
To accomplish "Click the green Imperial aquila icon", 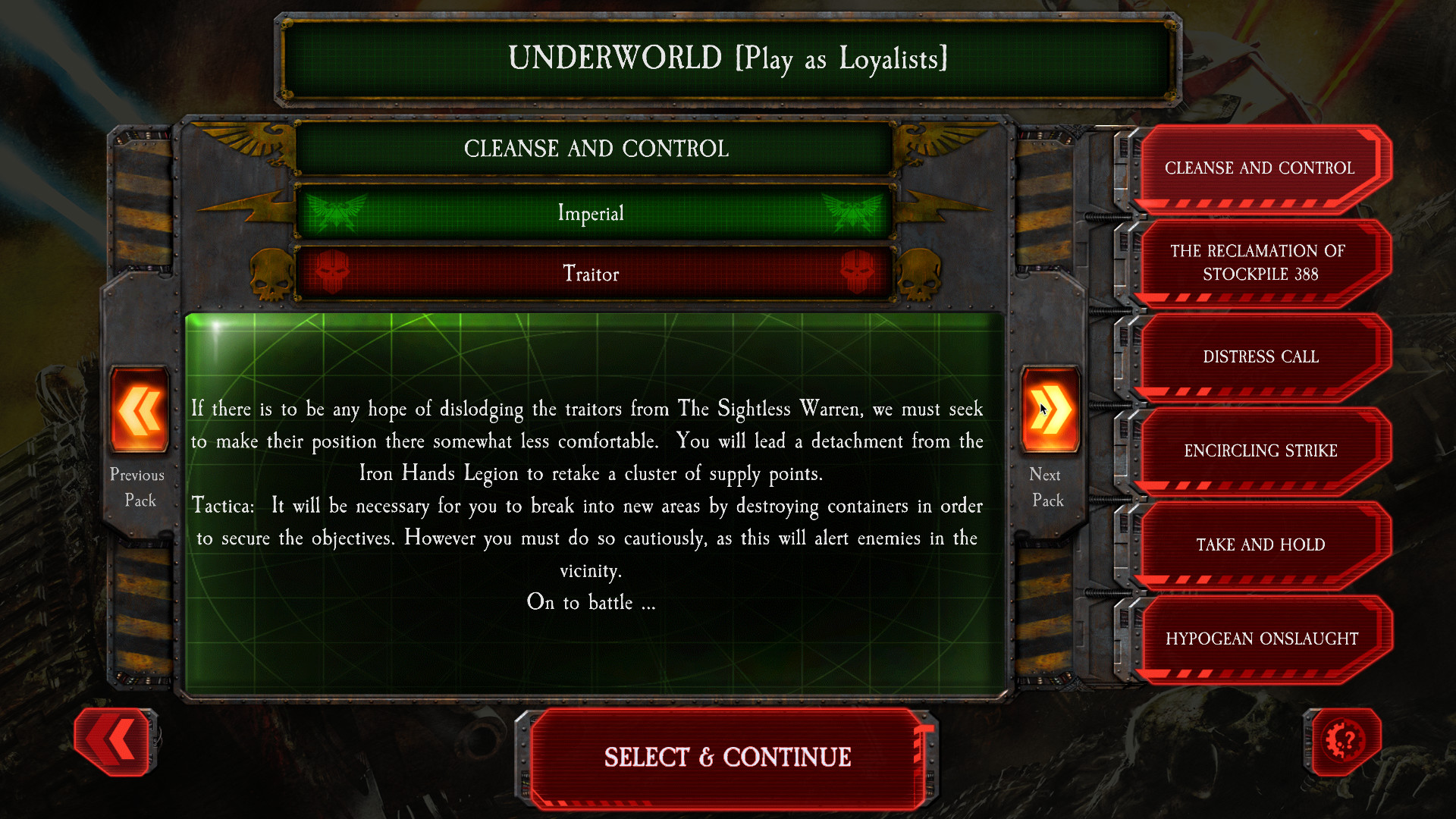I will tap(339, 213).
